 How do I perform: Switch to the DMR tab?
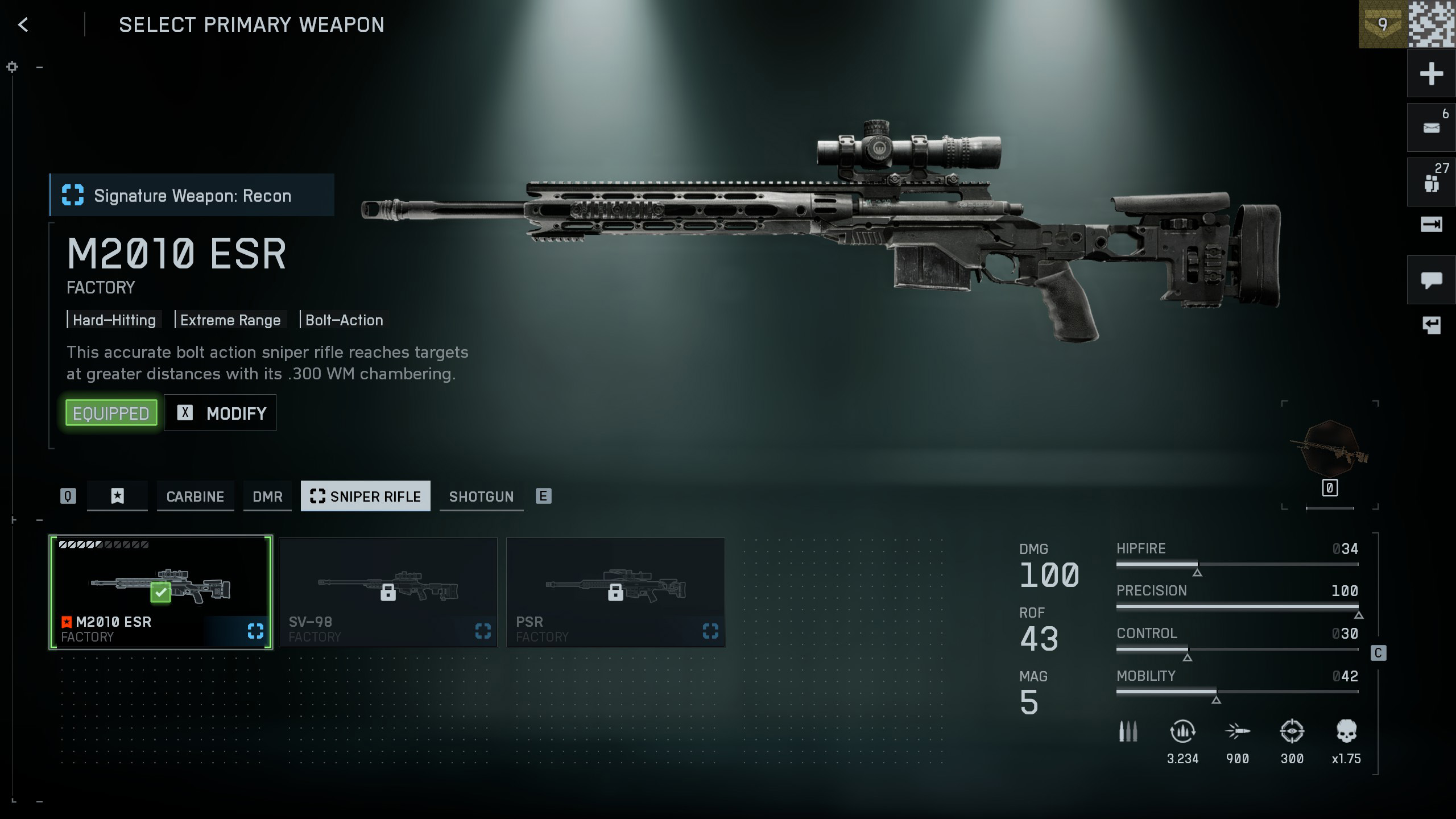pos(267,497)
